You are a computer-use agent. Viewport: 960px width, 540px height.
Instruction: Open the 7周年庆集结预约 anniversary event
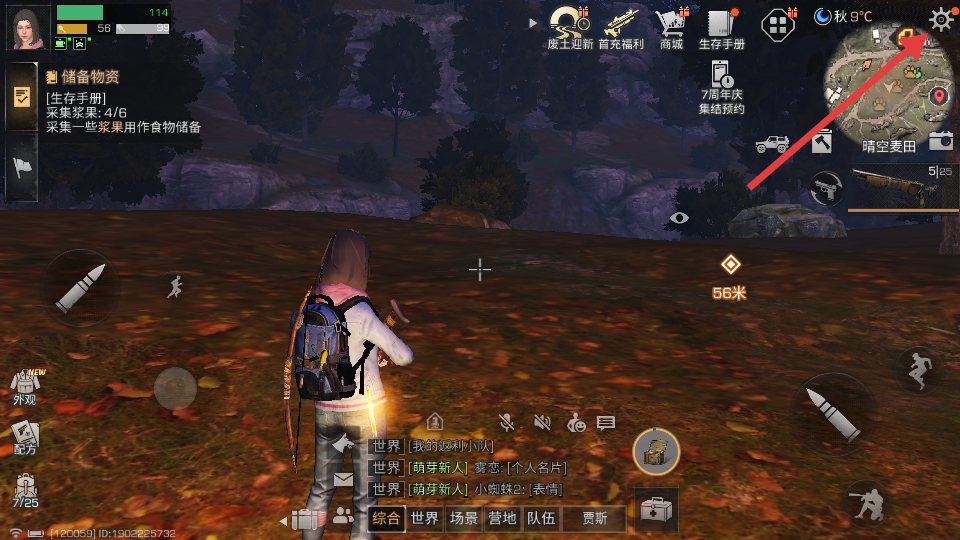722,84
